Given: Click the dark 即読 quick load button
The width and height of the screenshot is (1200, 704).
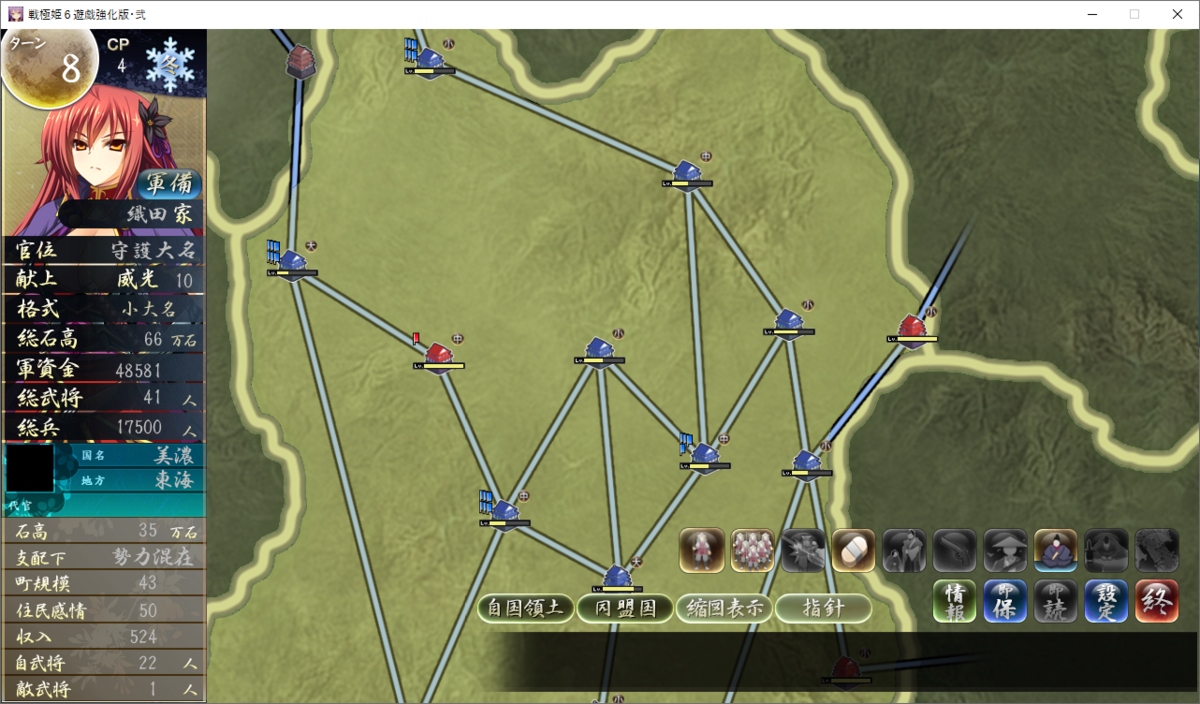Looking at the screenshot, I should [x=1055, y=600].
